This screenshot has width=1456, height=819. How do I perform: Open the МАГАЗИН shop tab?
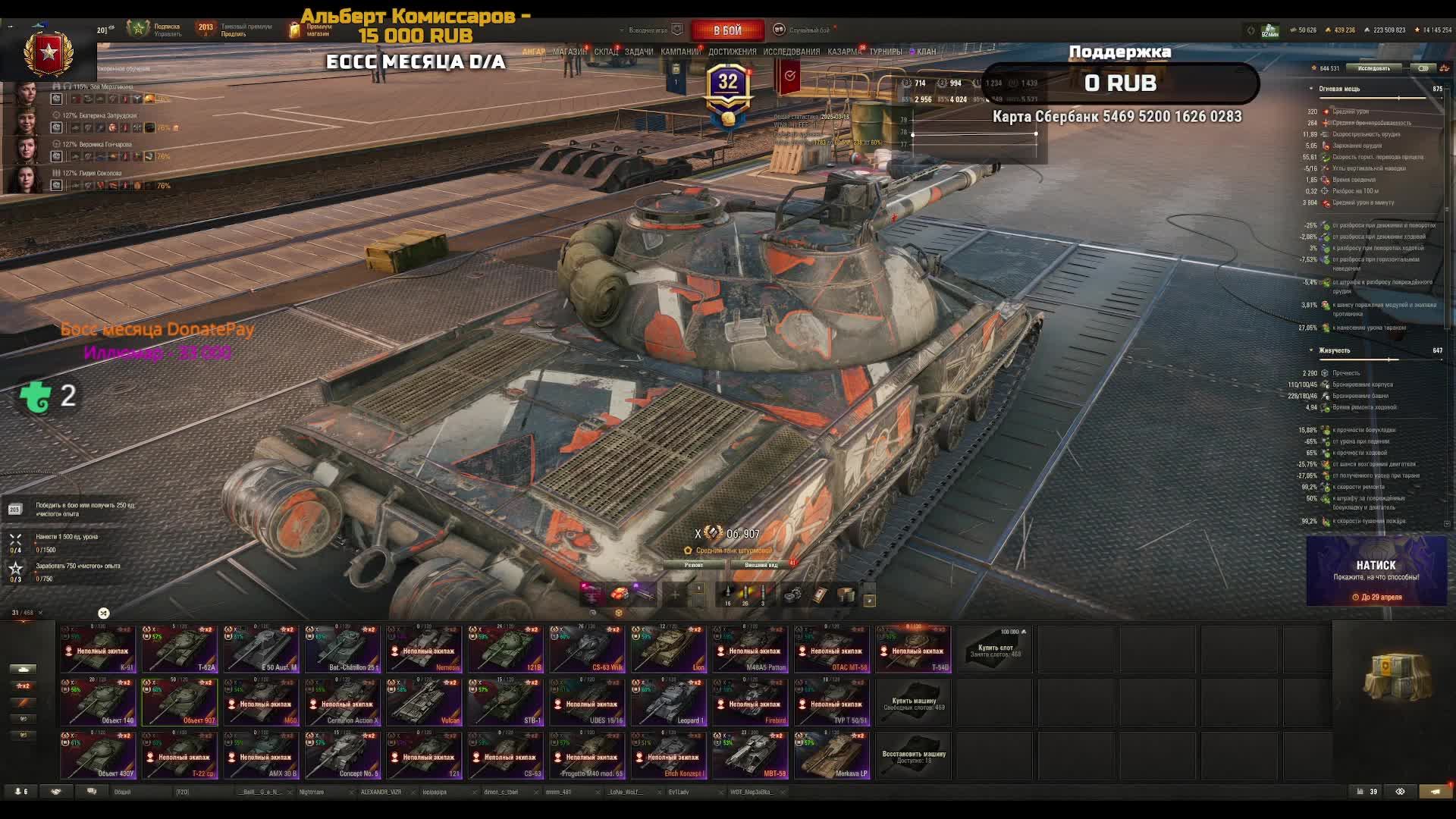569,52
